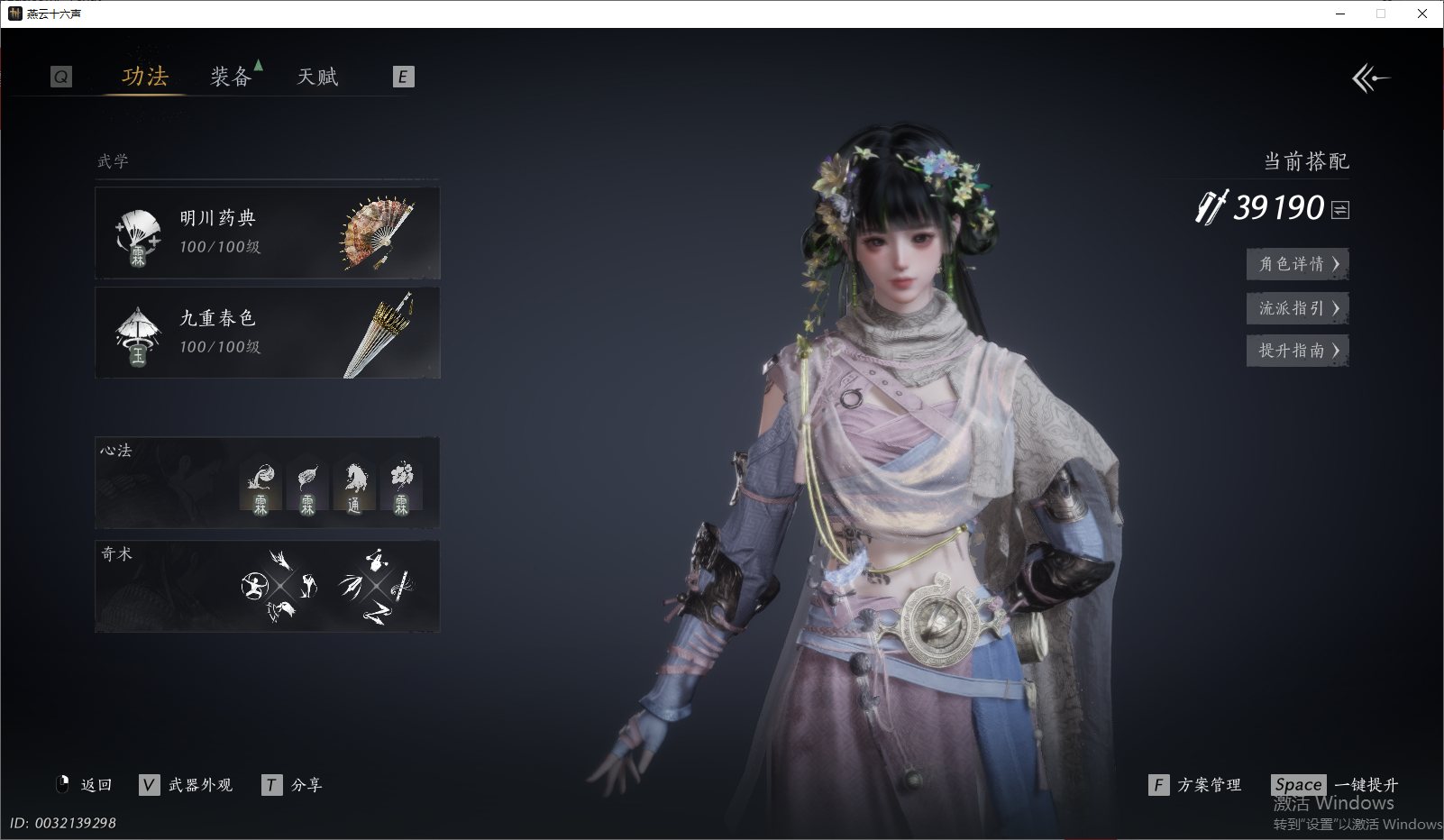Show the 流派指引 guide

click(1297, 308)
